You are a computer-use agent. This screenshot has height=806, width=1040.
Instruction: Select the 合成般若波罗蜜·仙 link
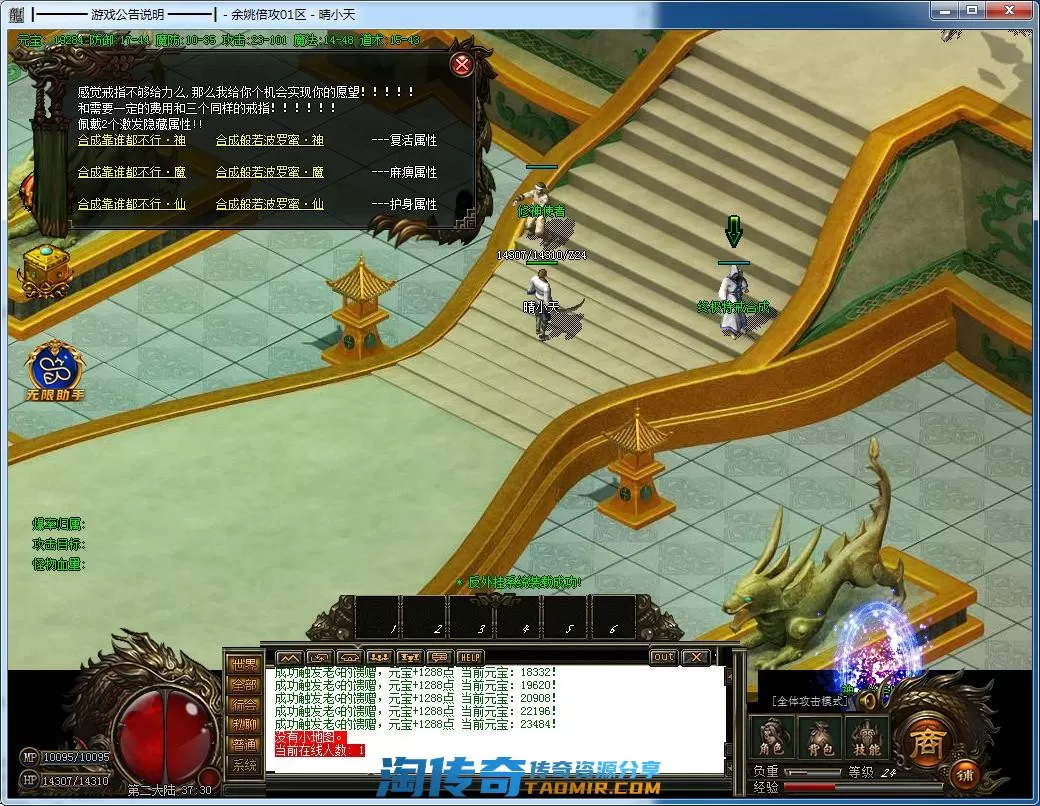coord(270,204)
